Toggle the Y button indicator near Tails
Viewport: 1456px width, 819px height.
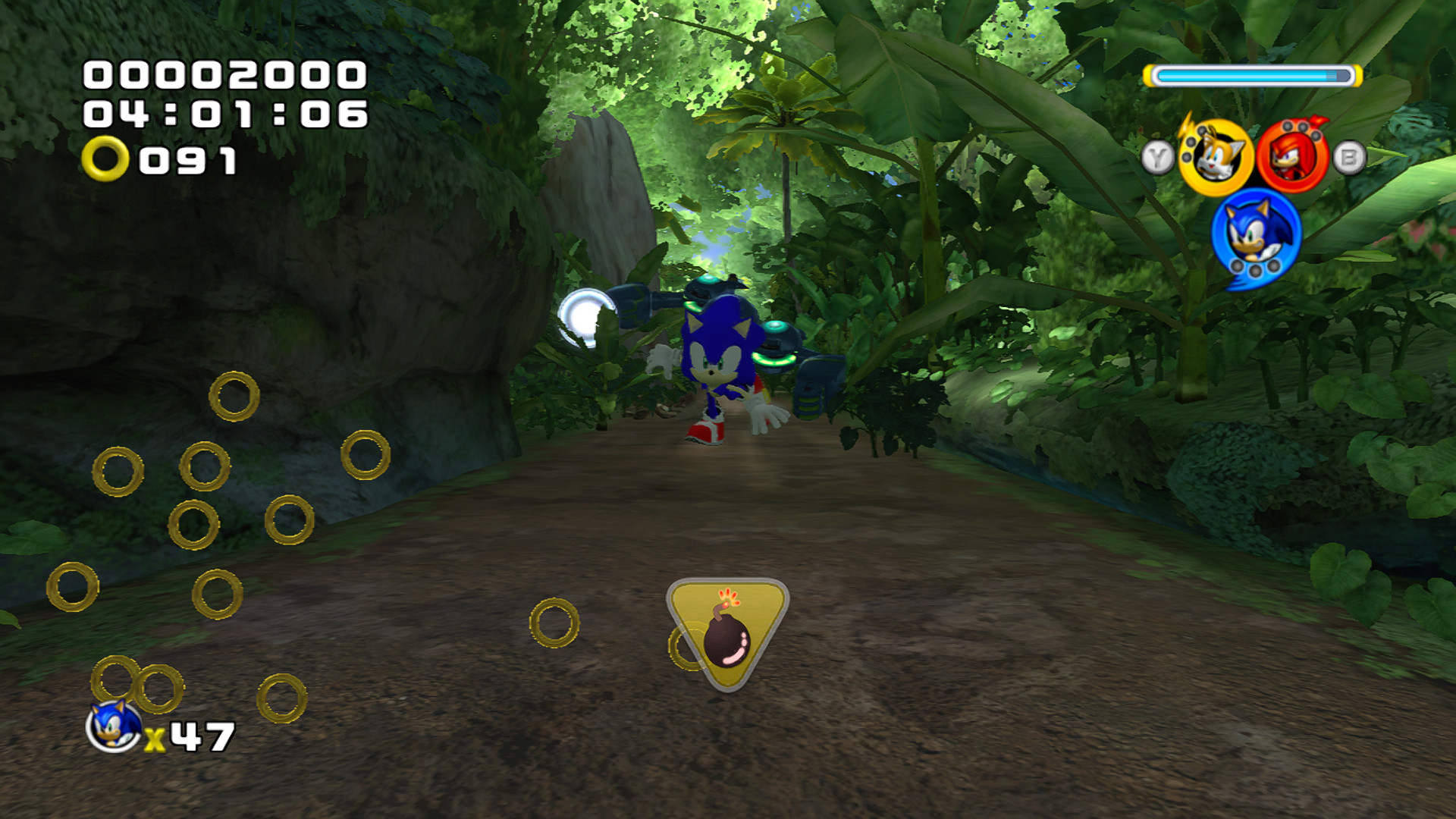click(x=1159, y=157)
